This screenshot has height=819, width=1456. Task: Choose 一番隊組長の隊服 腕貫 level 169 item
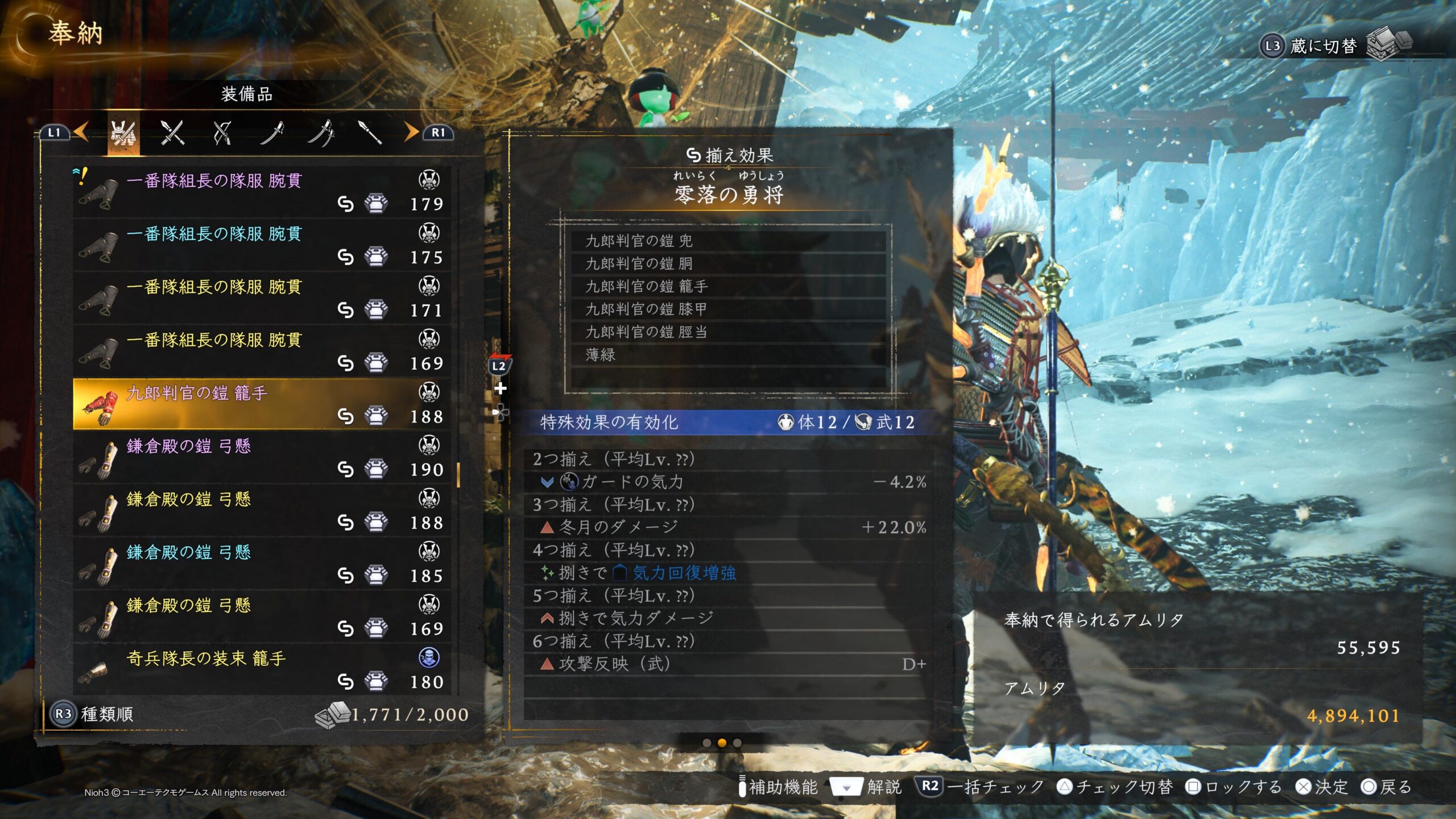(x=262, y=351)
